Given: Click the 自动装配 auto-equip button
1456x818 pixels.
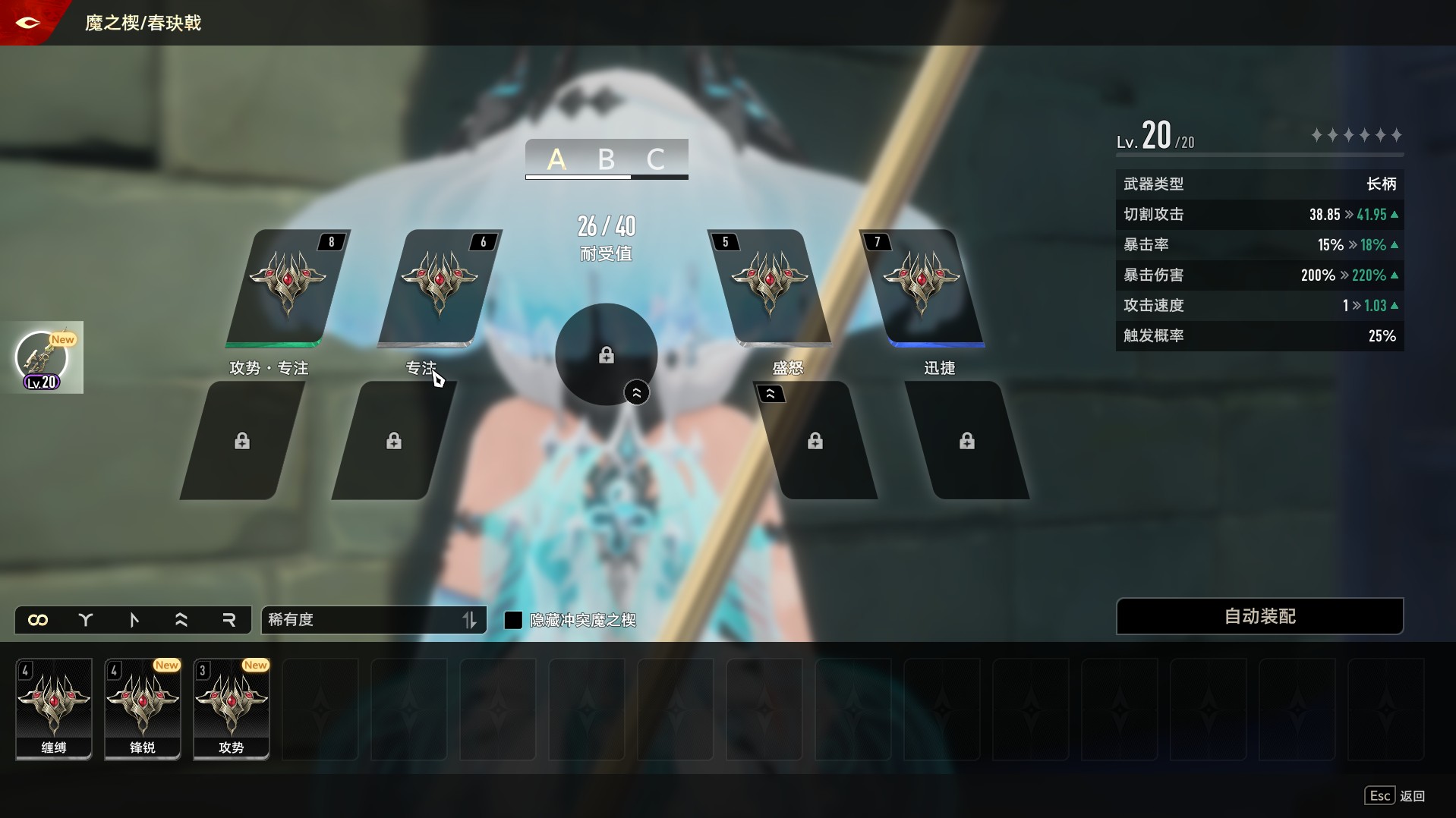Looking at the screenshot, I should click(1259, 616).
